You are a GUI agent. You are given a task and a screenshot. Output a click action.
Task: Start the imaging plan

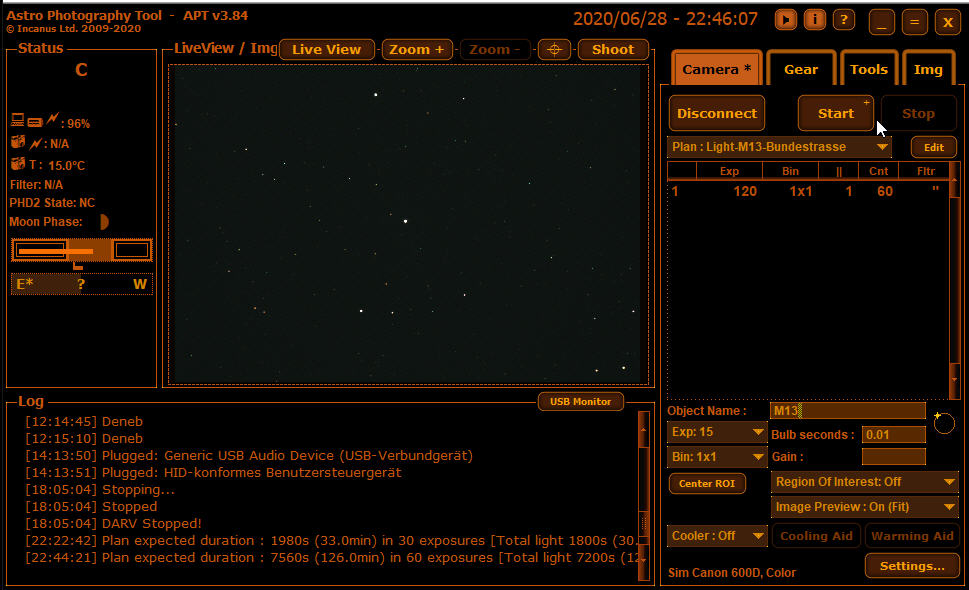click(x=835, y=113)
